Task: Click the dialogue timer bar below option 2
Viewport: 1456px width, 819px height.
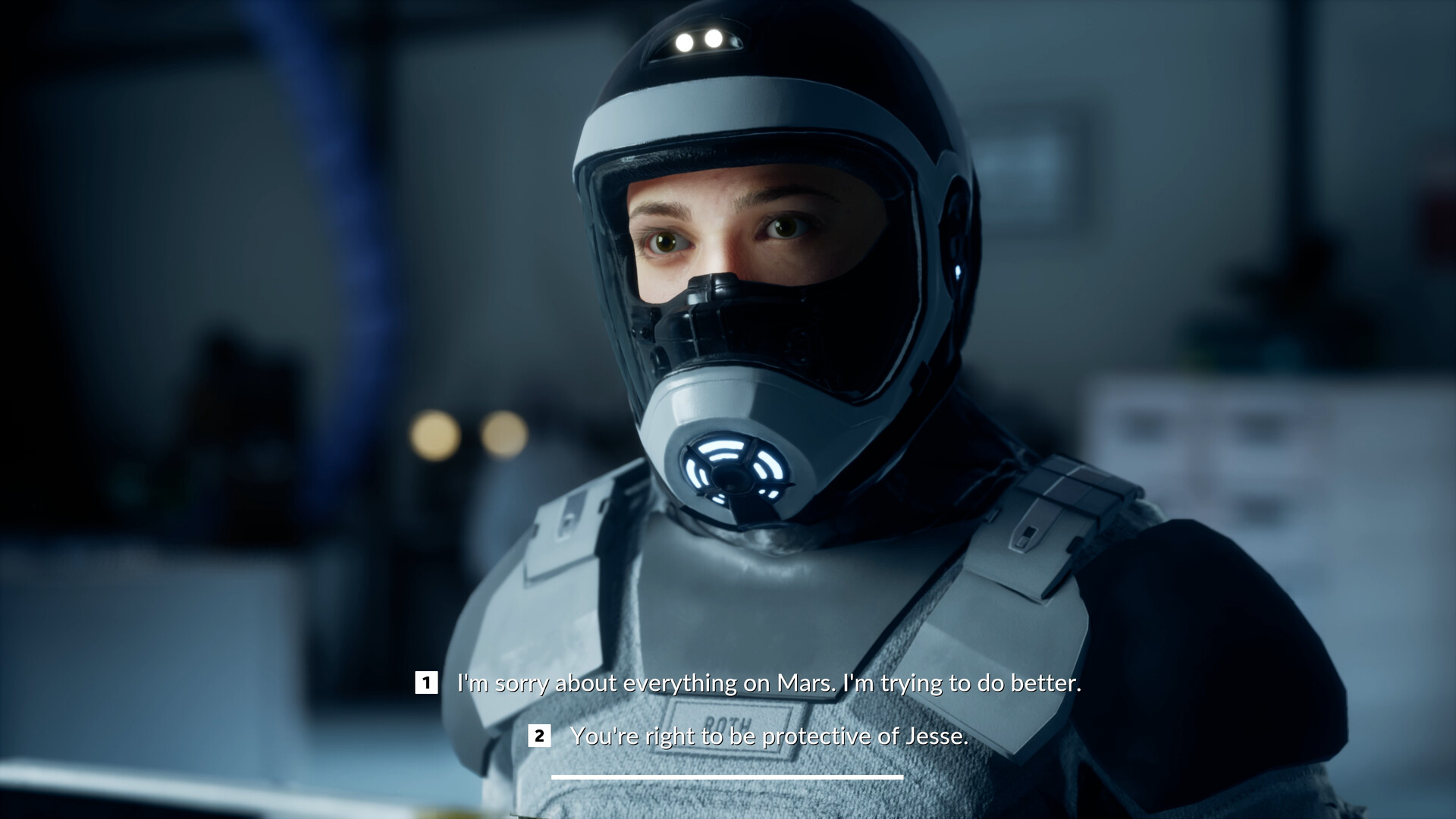Action: [x=728, y=775]
